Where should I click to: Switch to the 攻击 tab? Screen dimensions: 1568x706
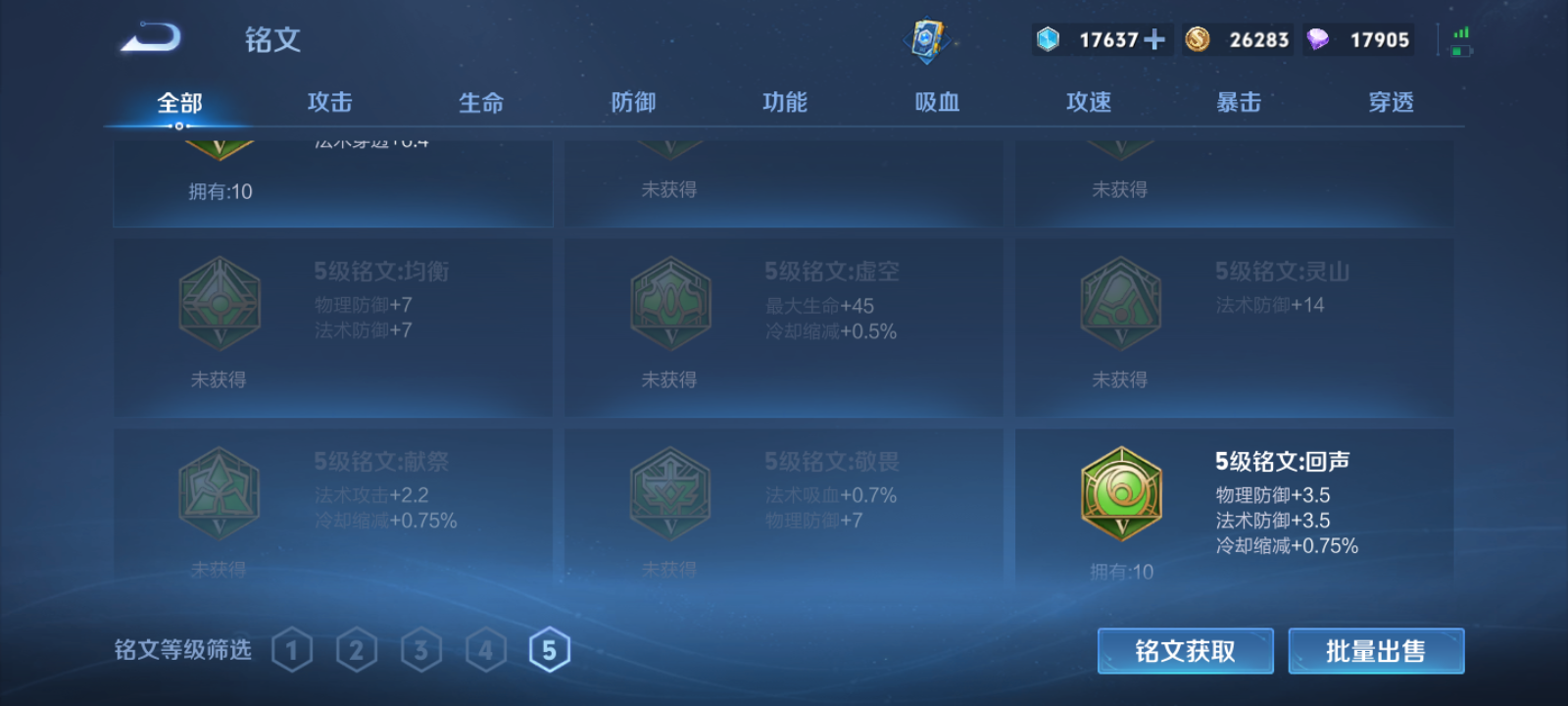click(329, 101)
